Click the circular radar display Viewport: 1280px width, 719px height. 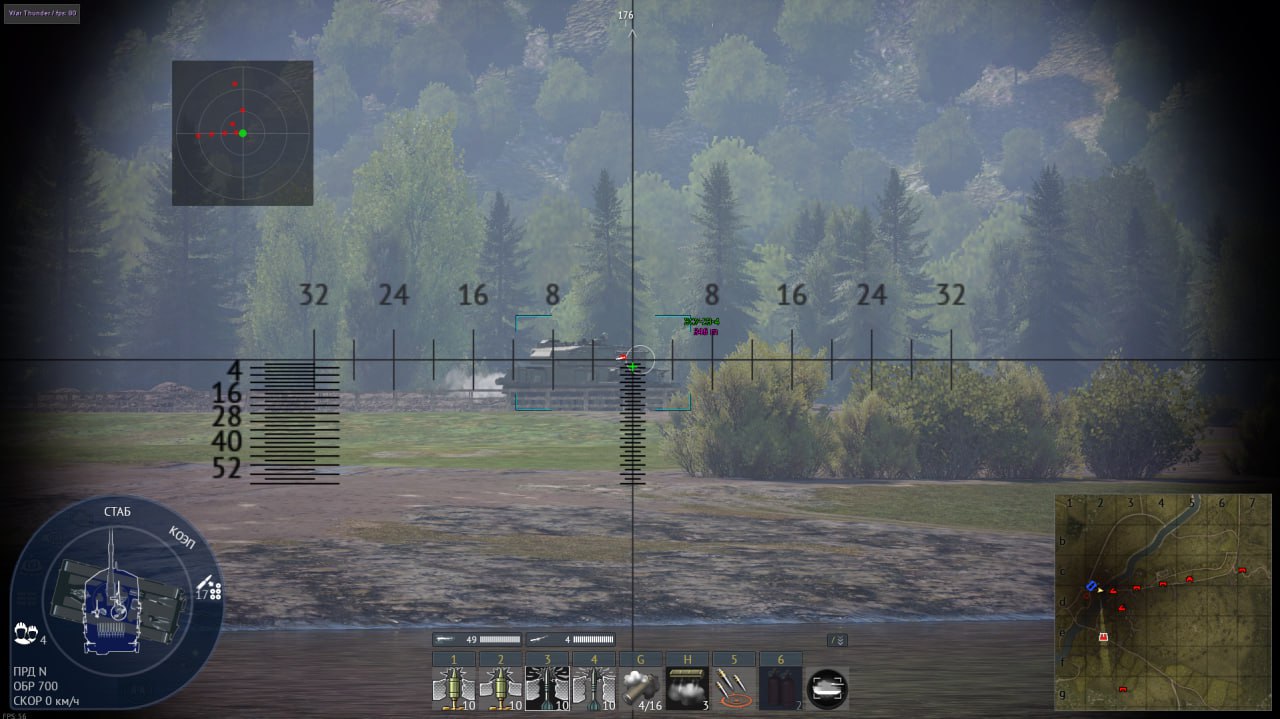pyautogui.click(x=242, y=133)
